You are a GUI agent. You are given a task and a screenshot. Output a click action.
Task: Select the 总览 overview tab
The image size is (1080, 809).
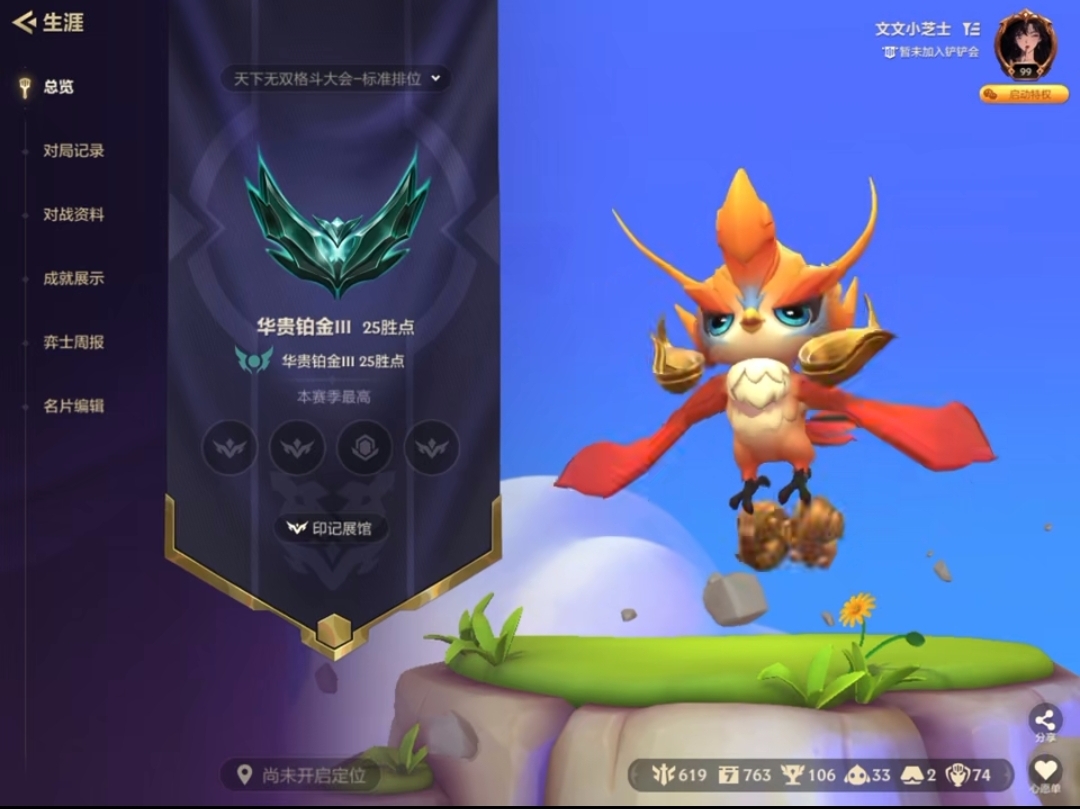58,87
